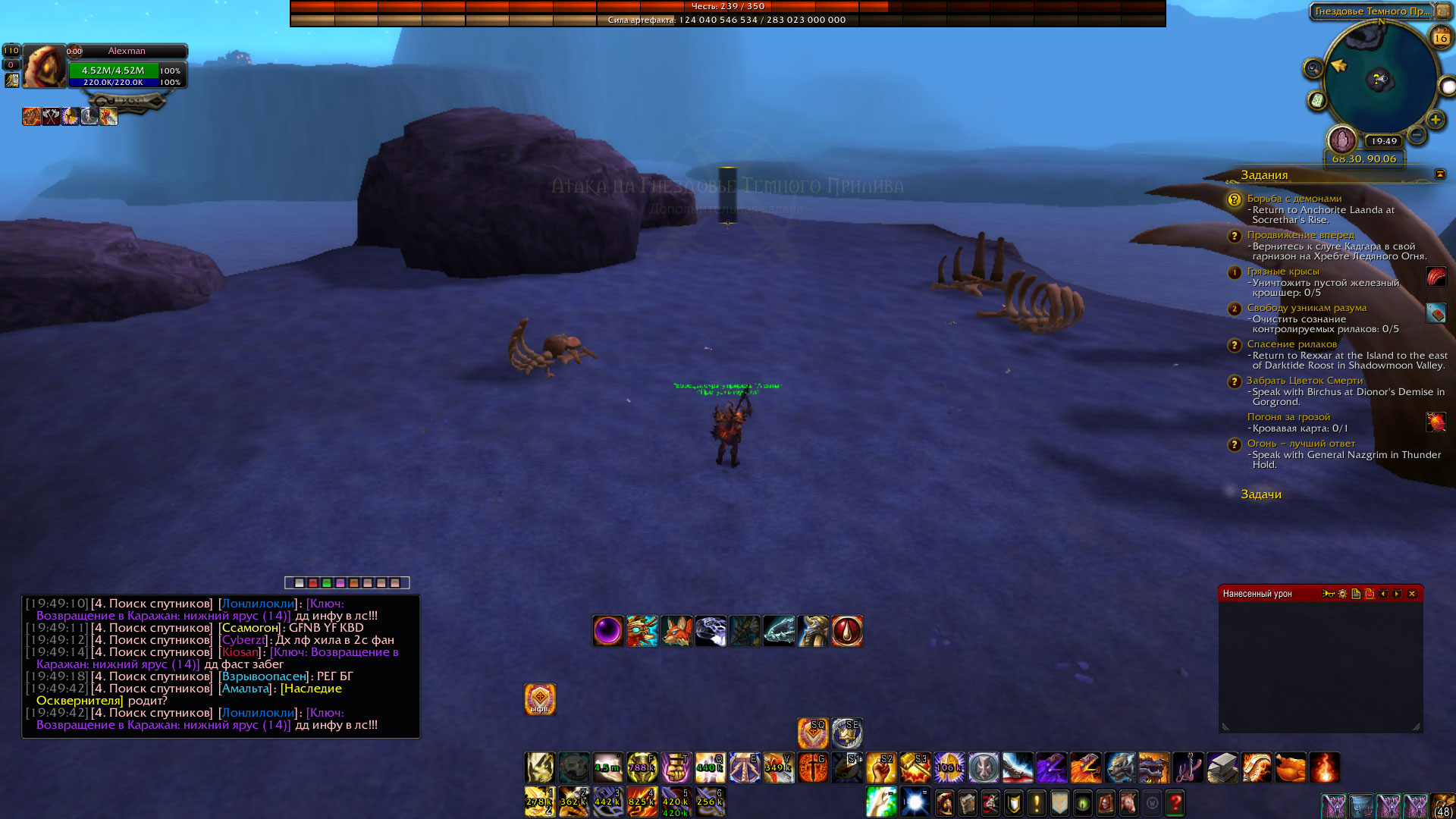1456x819 pixels.
Task: Click the fox icon on upper bar
Action: click(676, 631)
